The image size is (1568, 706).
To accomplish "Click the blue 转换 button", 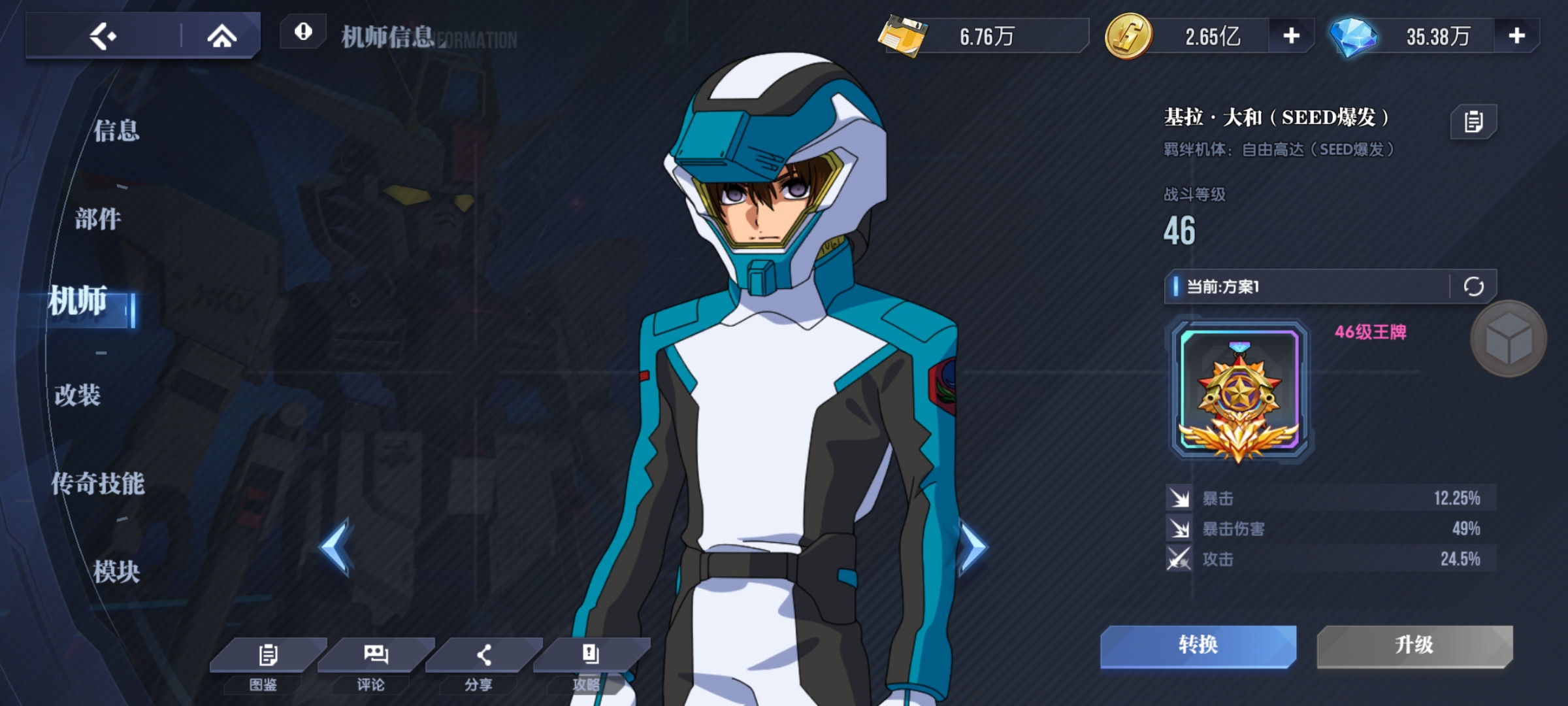I will pos(1198,645).
